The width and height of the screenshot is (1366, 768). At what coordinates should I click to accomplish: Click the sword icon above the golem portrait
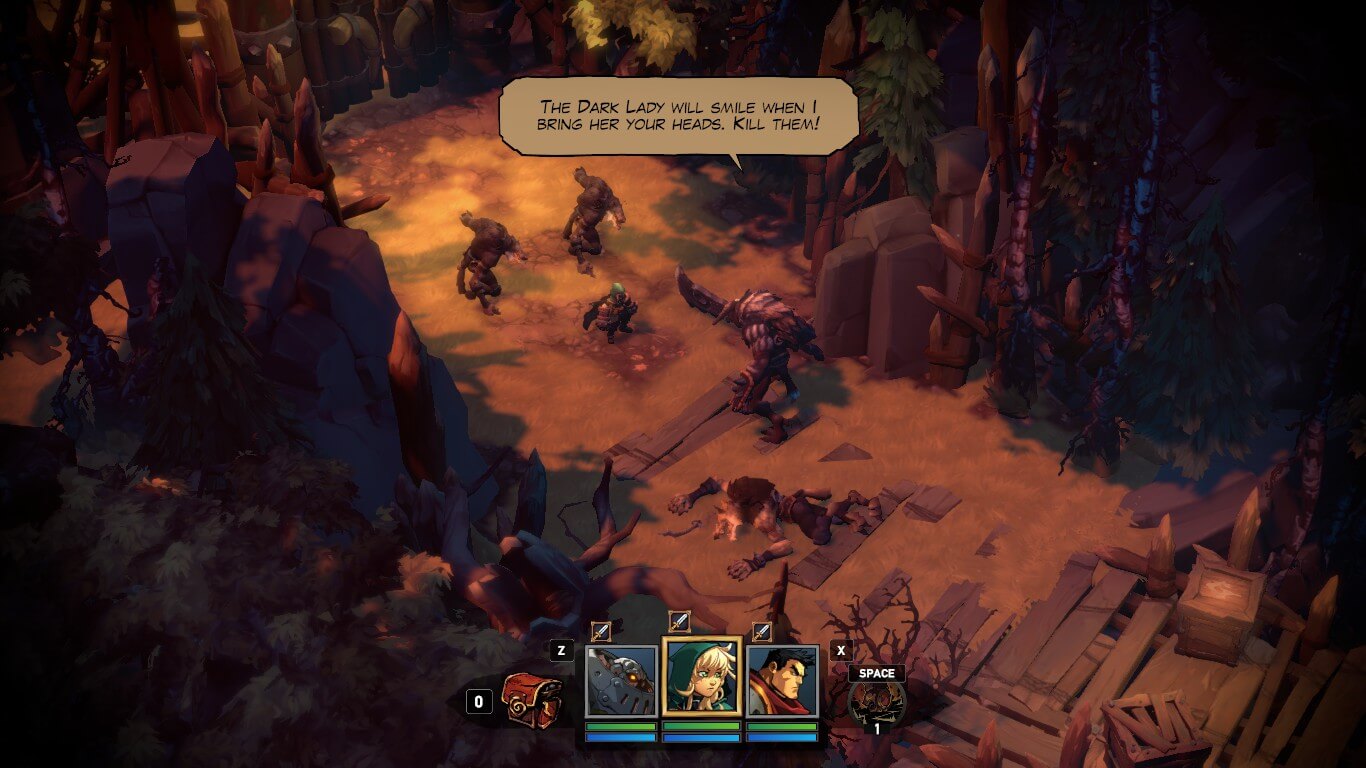[600, 631]
